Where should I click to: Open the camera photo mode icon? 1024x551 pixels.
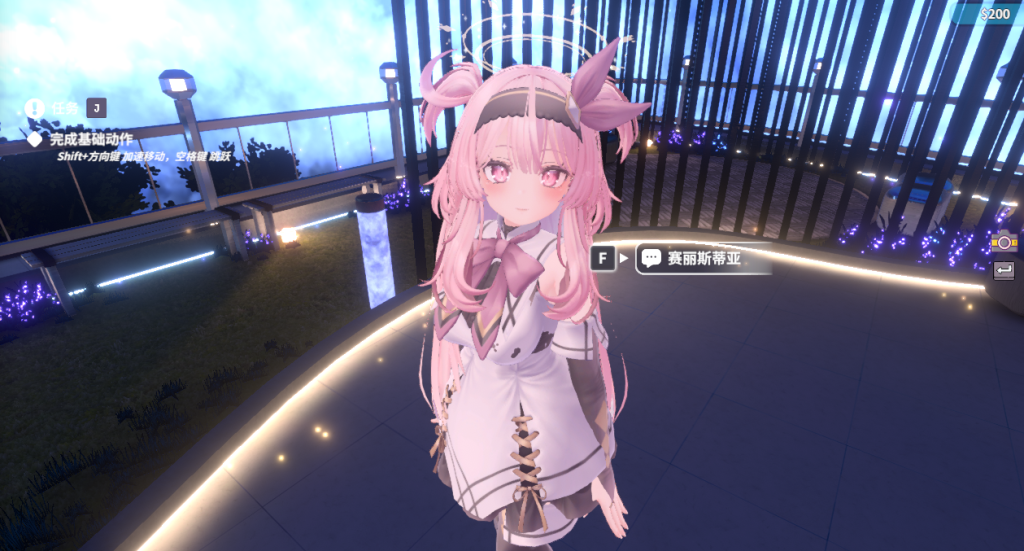coord(1003,241)
